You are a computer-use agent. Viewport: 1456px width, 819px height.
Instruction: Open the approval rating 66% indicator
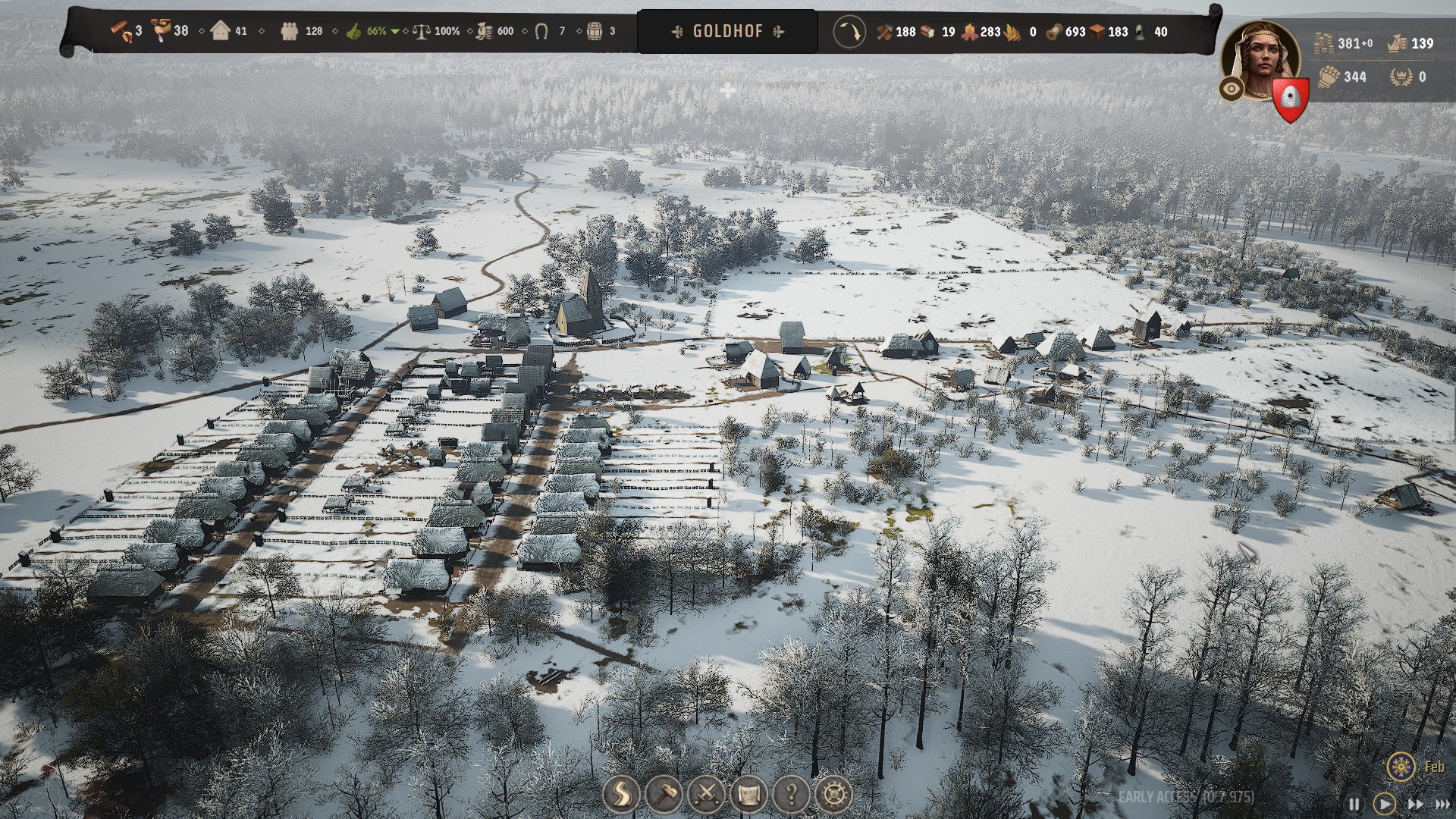(371, 31)
